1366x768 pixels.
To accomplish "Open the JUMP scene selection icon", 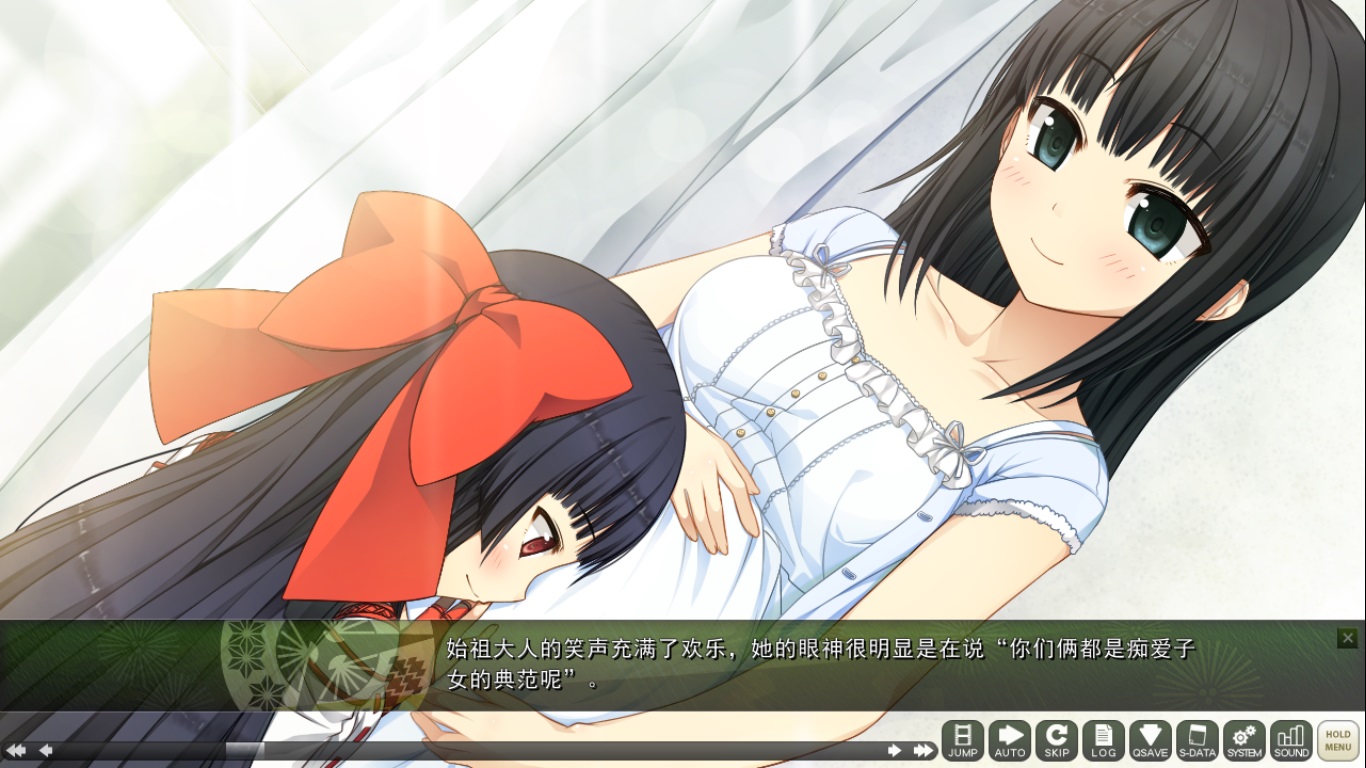I will (963, 741).
